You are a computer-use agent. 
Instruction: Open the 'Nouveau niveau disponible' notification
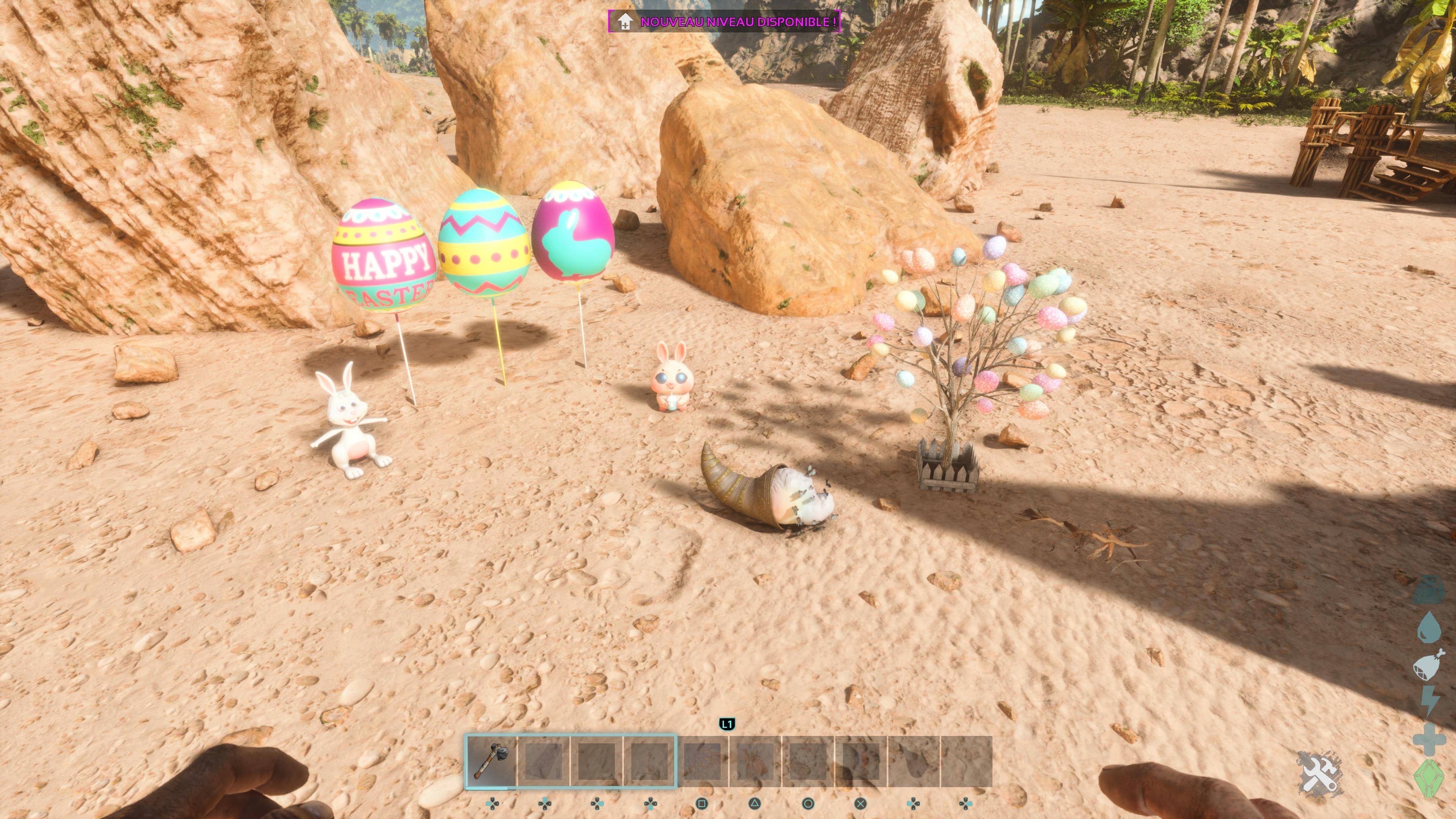pos(725,22)
